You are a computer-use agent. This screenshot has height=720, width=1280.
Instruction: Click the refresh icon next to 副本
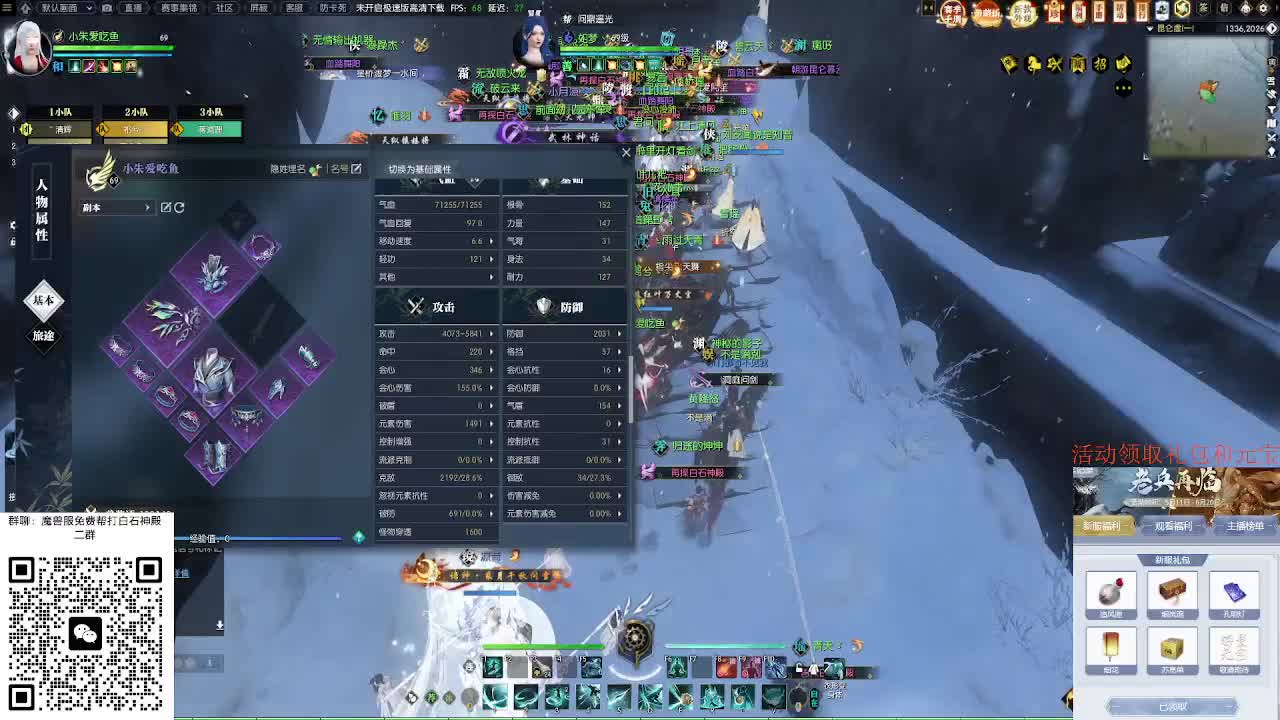coord(180,207)
